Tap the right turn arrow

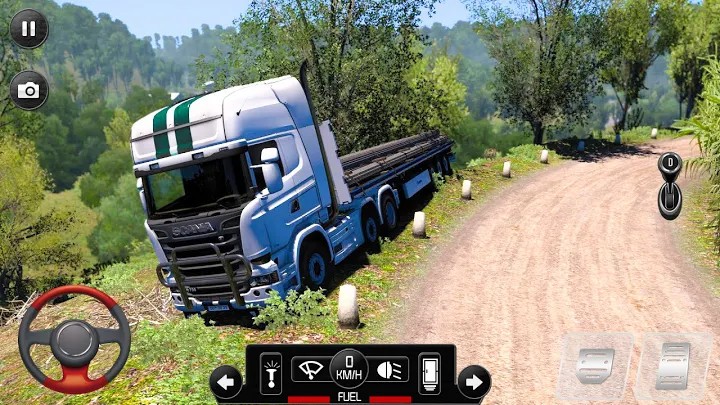pyautogui.click(x=473, y=381)
